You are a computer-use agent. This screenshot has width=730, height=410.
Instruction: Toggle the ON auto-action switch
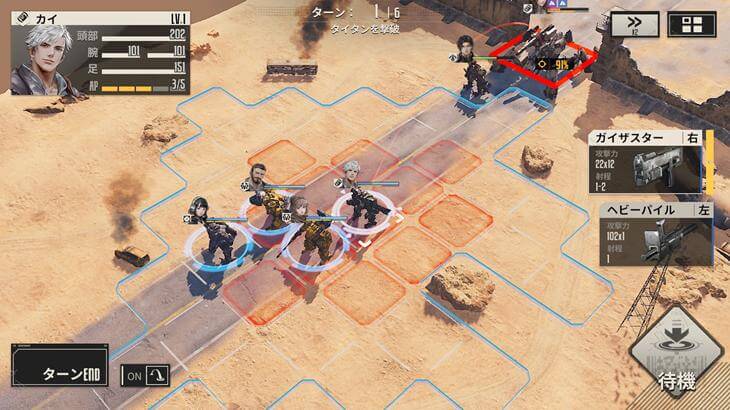[145, 375]
